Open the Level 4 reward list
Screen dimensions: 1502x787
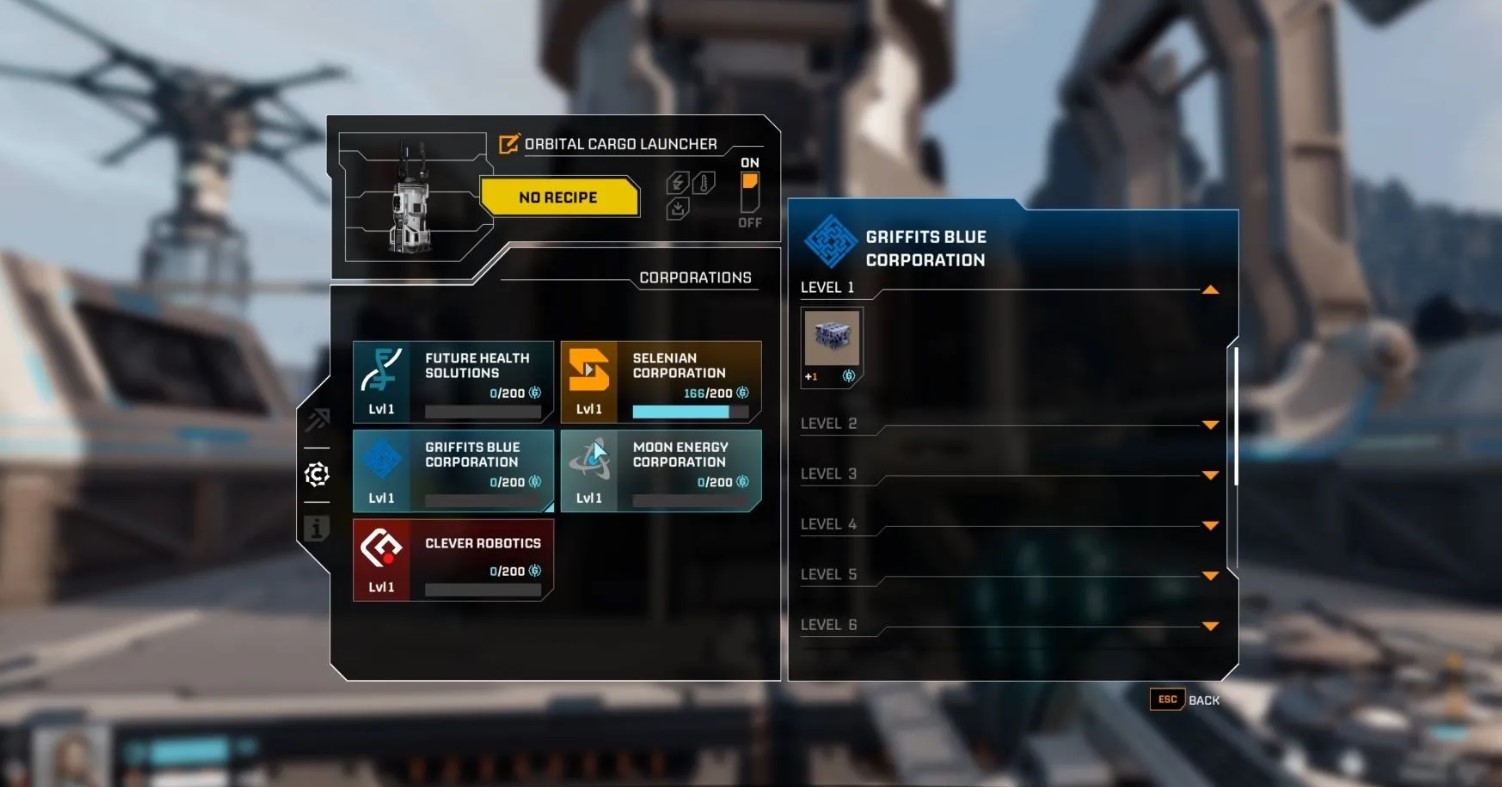click(x=1210, y=525)
